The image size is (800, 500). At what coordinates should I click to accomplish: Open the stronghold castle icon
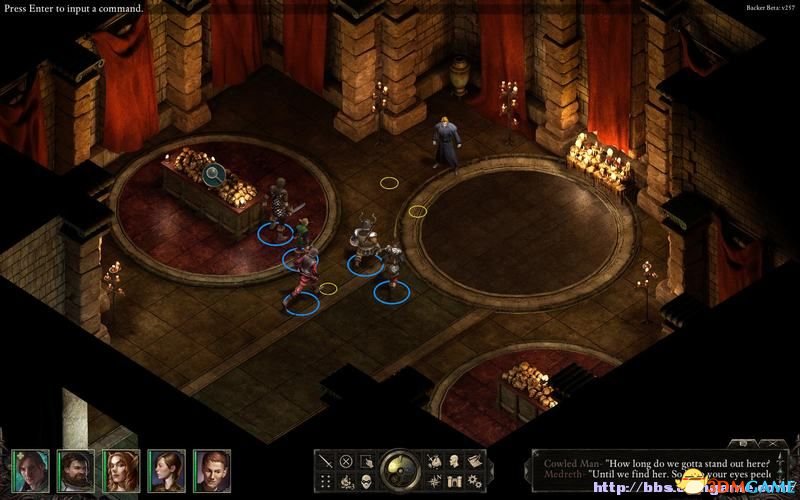(x=454, y=481)
